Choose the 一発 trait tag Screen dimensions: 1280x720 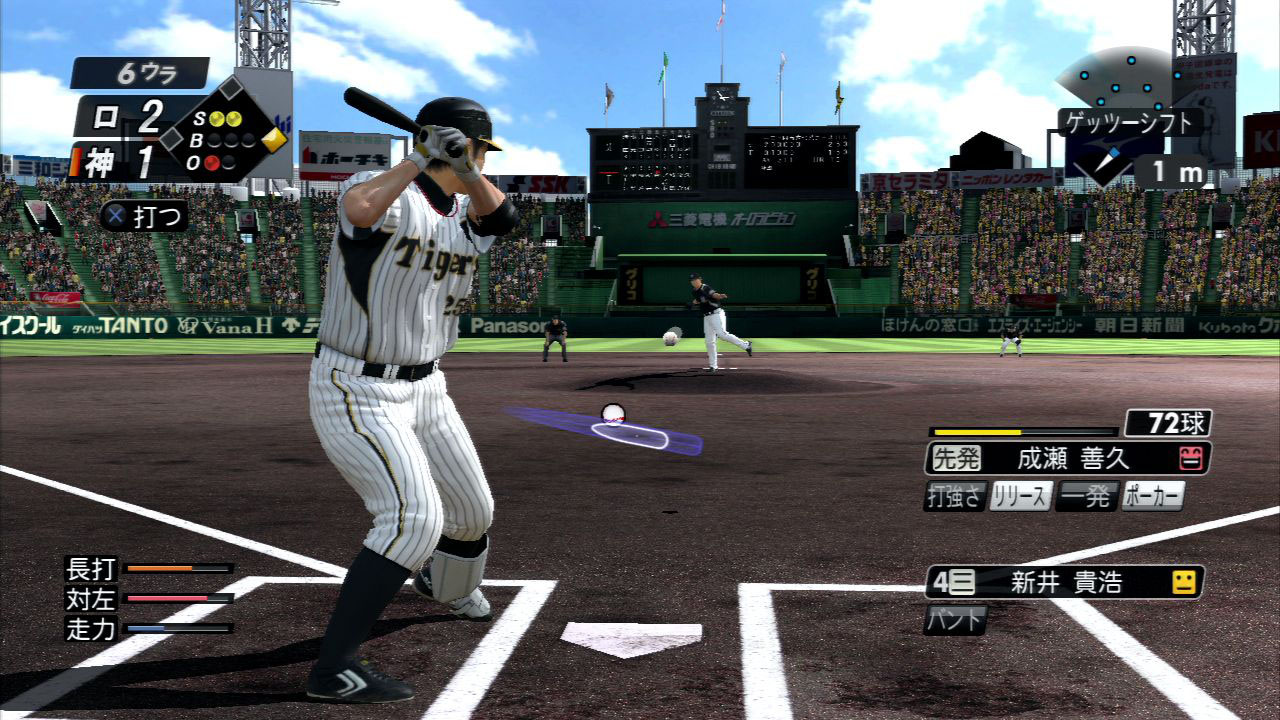tap(1086, 496)
